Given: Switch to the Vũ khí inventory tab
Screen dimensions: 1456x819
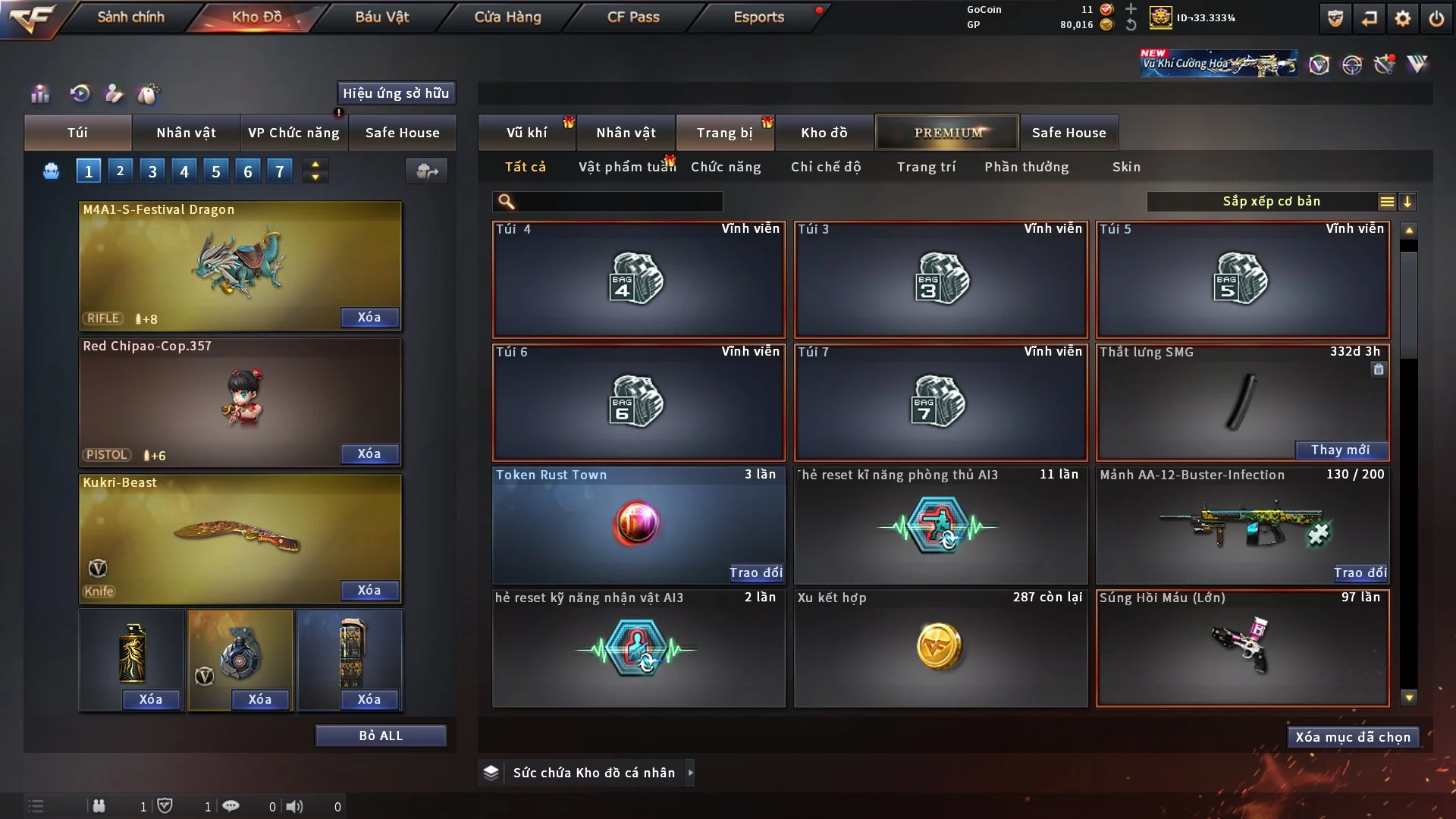Looking at the screenshot, I should (526, 133).
